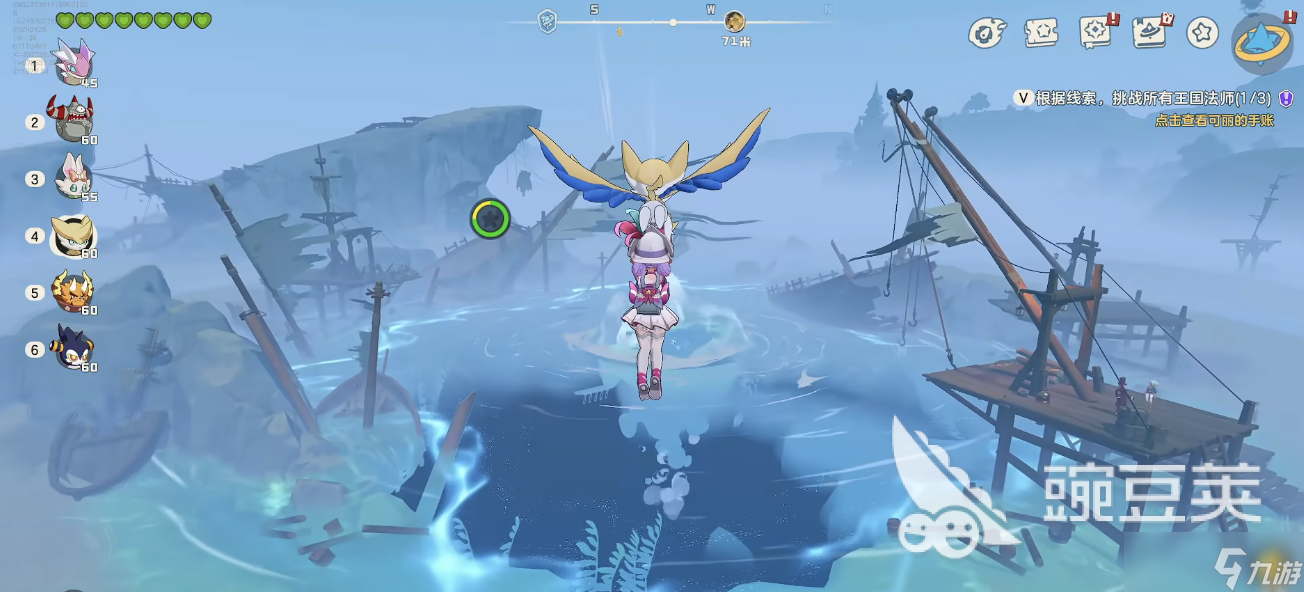The width and height of the screenshot is (1304, 592).
Task: Open the comet-shaped icon in the top bar
Action: (x=987, y=33)
